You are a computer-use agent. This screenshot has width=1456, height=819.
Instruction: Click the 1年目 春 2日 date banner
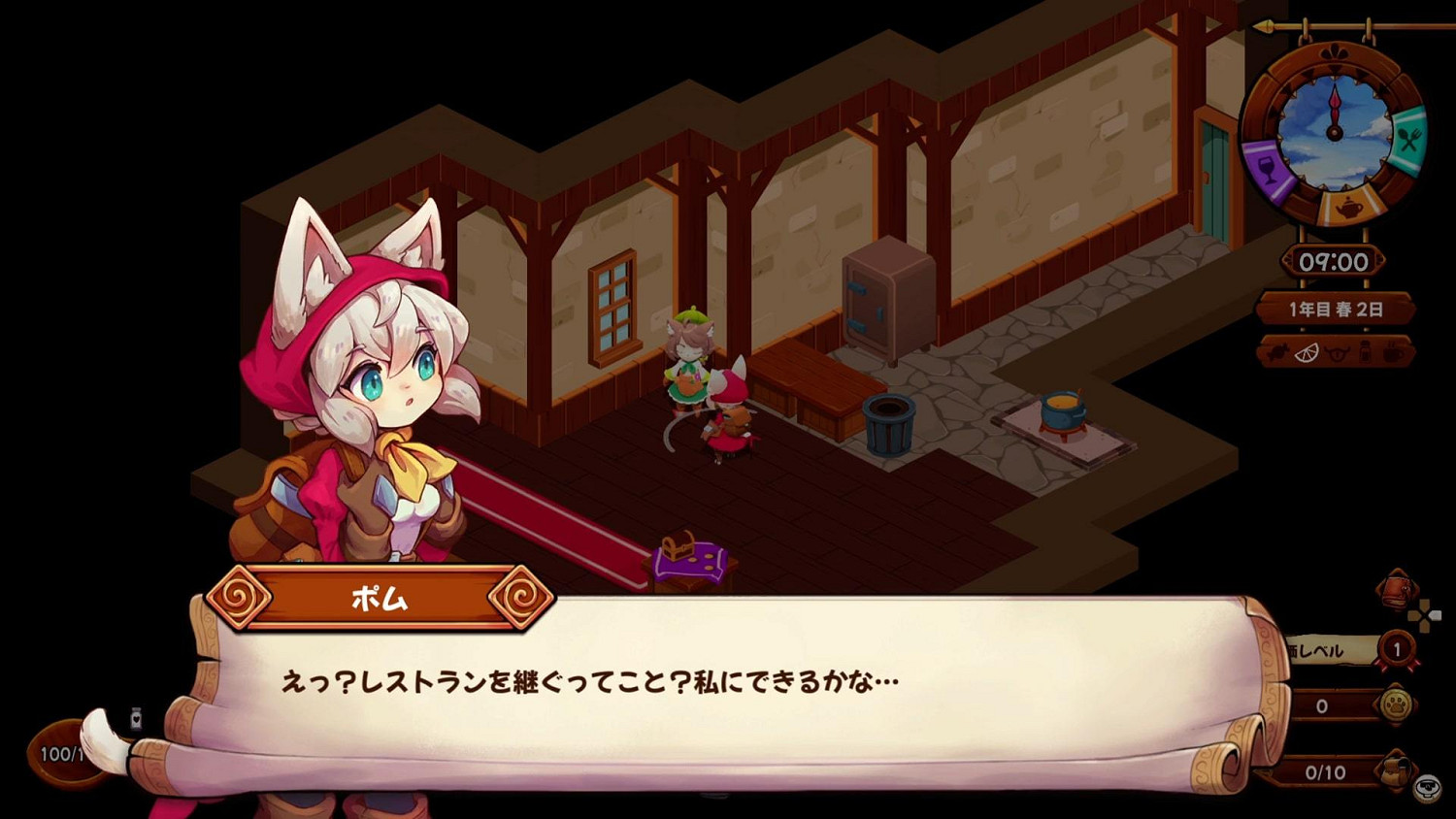coord(1335,307)
